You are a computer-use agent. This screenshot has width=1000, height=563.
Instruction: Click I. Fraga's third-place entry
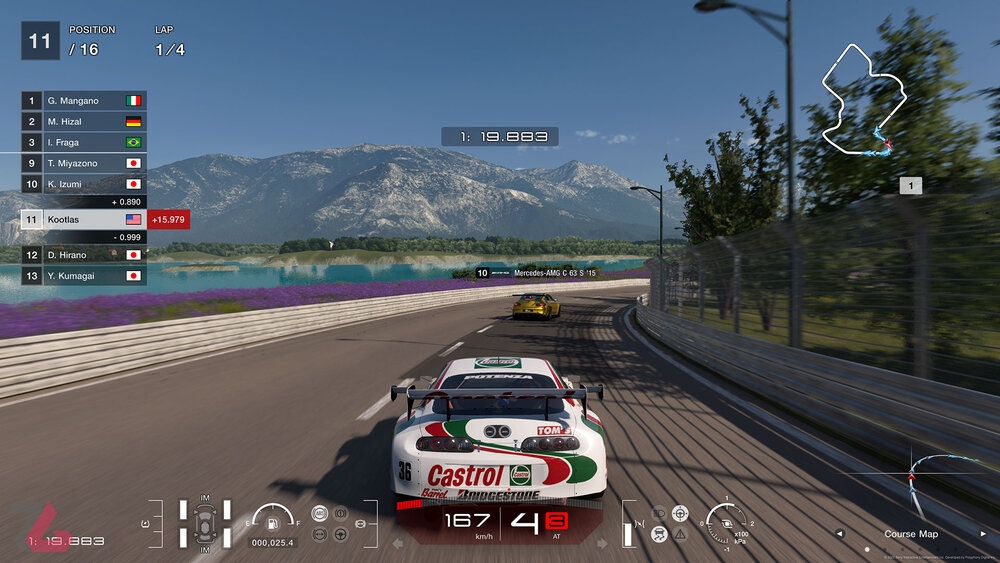(x=84, y=142)
